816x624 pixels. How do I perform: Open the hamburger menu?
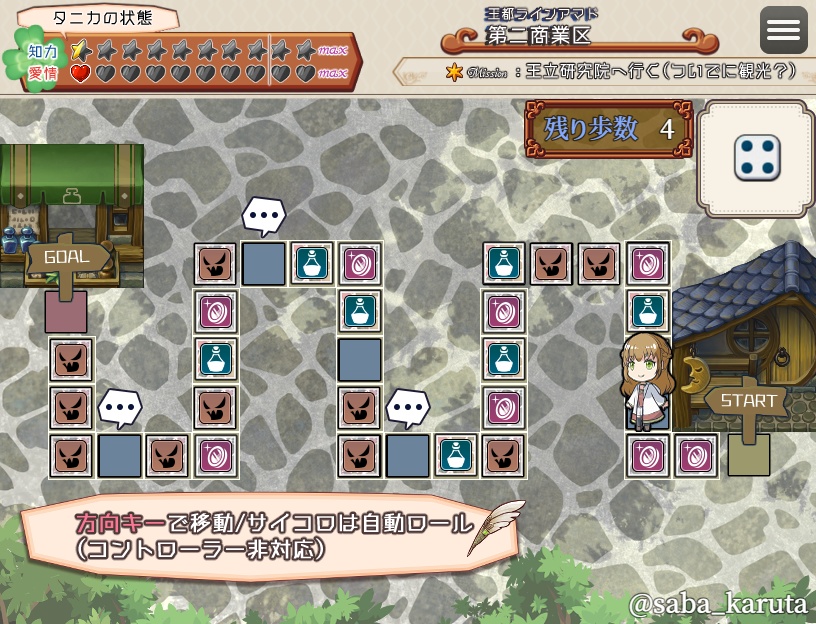pos(783,30)
